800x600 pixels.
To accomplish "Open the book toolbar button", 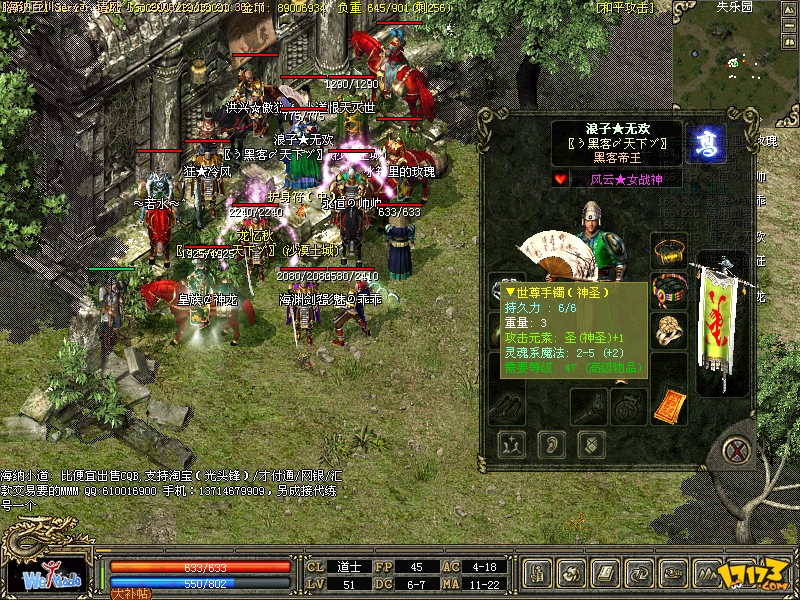I will coord(608,574).
